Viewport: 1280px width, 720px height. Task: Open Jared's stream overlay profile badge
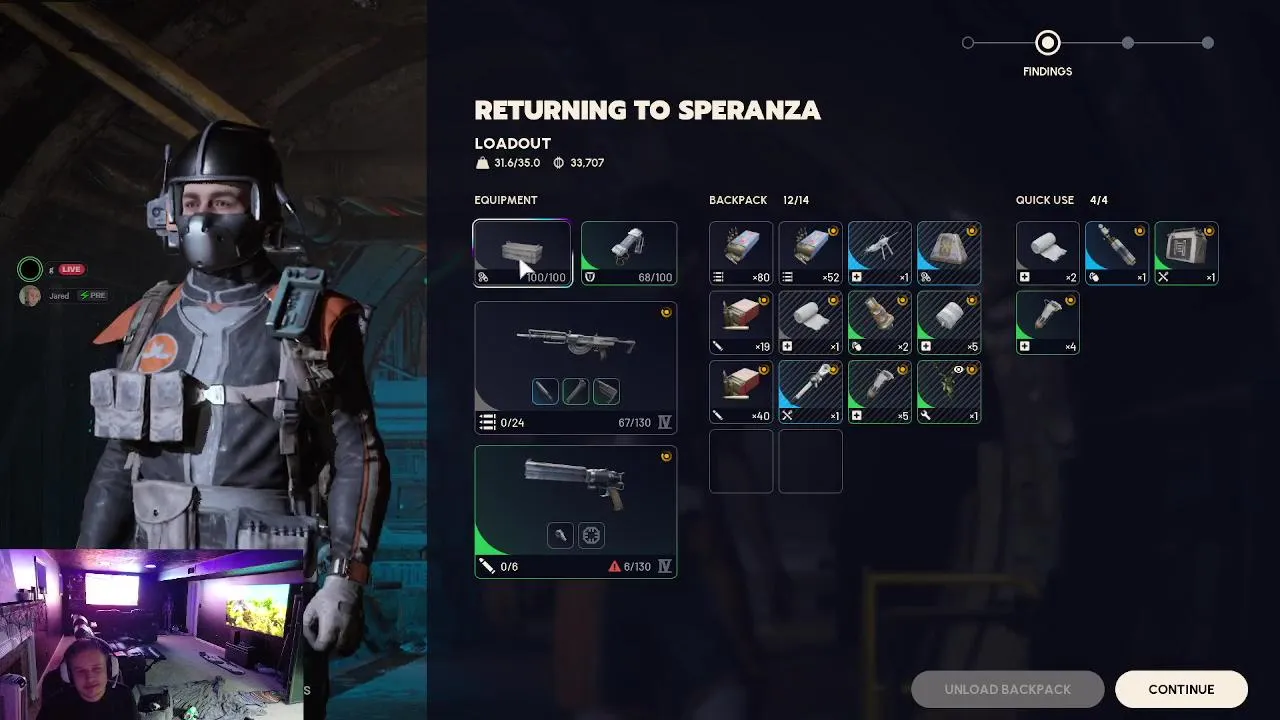tap(30, 296)
